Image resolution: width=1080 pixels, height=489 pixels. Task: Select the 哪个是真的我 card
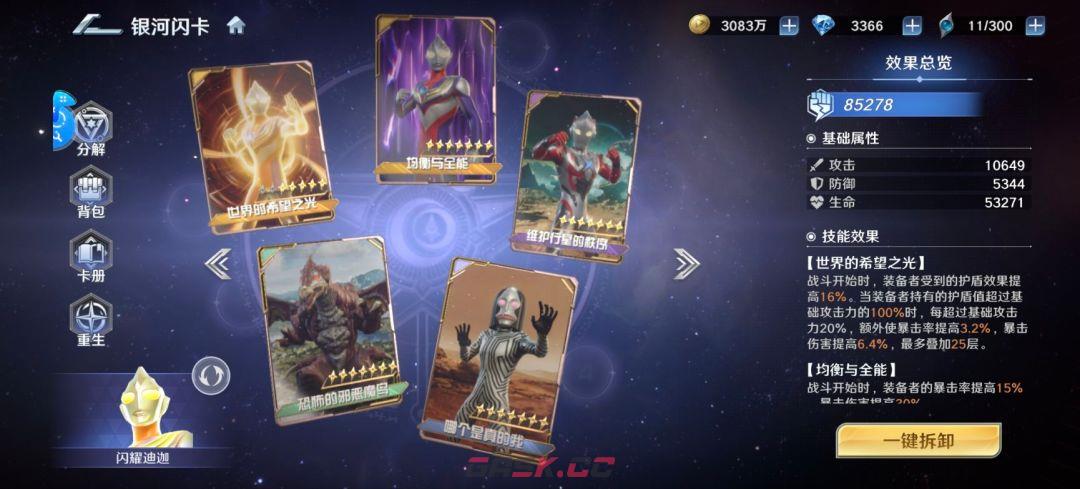pos(498,355)
